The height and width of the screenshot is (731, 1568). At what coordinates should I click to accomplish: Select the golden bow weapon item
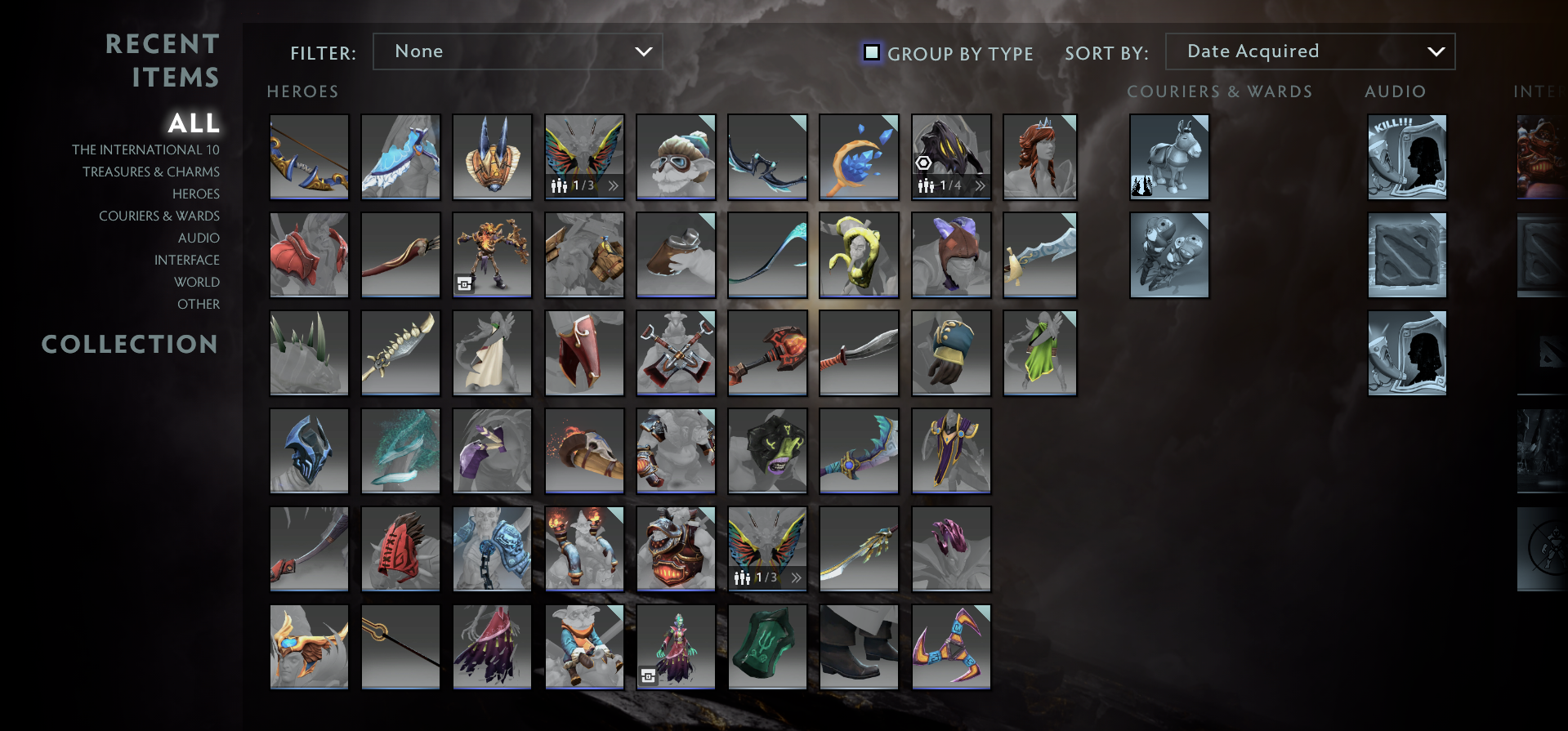click(309, 157)
